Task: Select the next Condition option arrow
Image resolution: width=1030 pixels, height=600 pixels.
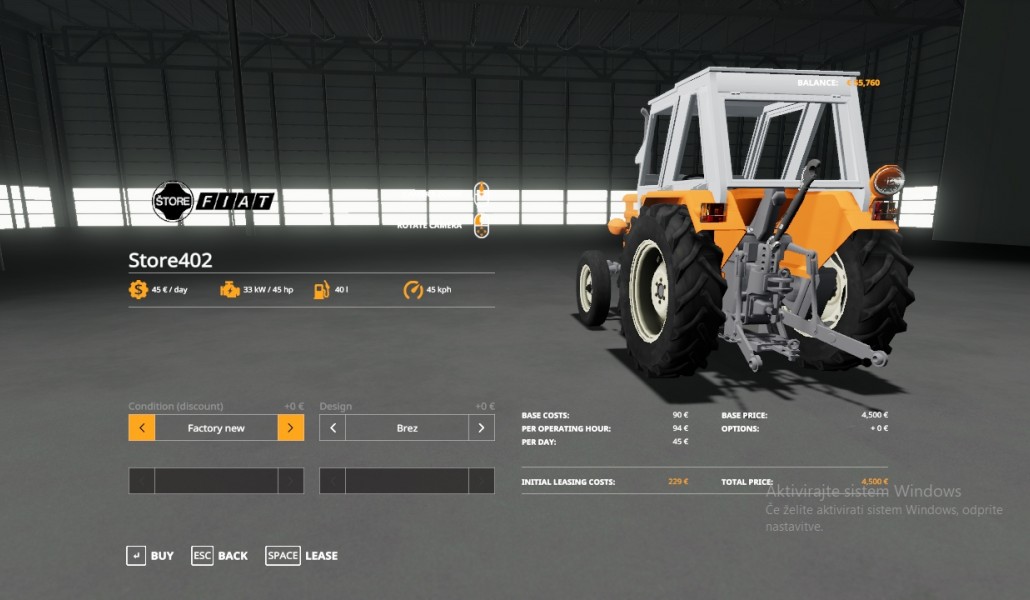Action: click(290, 428)
